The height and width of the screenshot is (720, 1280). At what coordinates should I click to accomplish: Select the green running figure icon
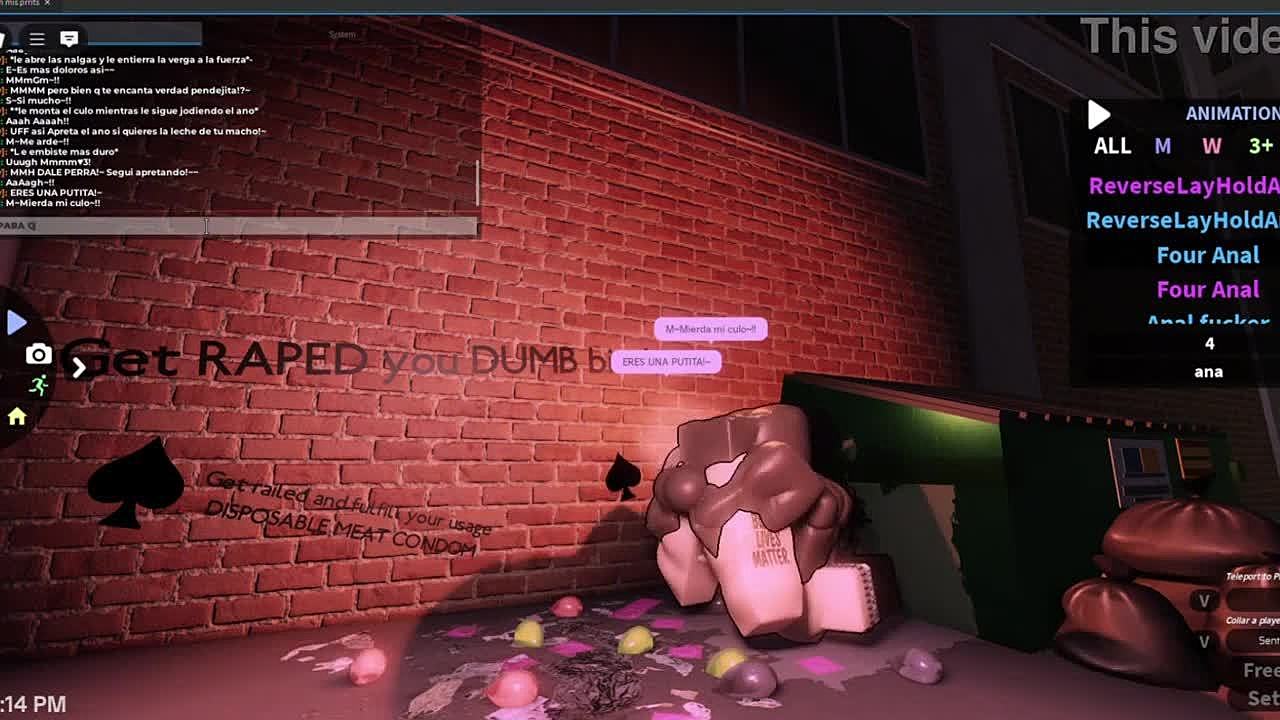(38, 385)
